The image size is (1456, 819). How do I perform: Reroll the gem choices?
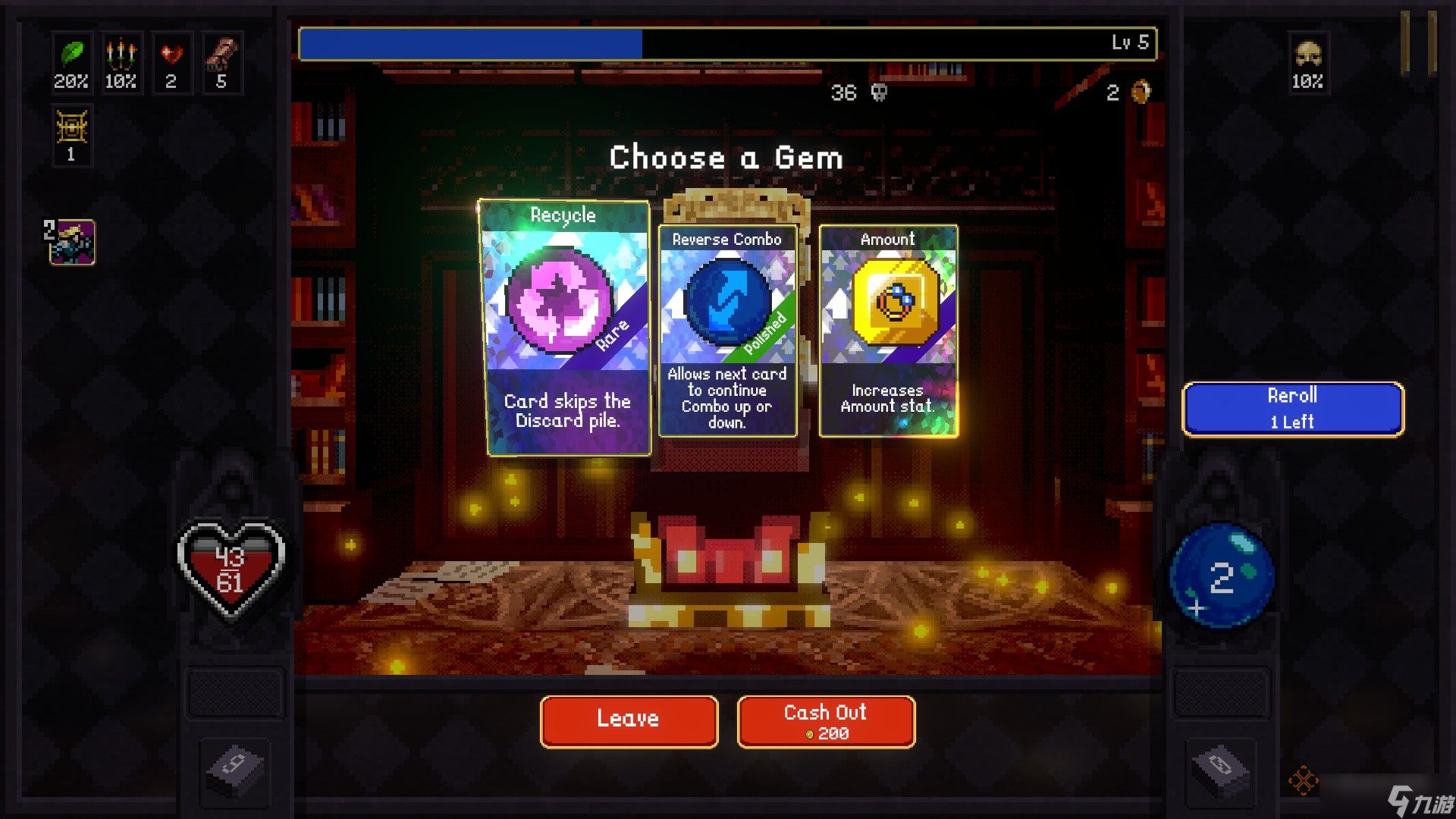1292,409
